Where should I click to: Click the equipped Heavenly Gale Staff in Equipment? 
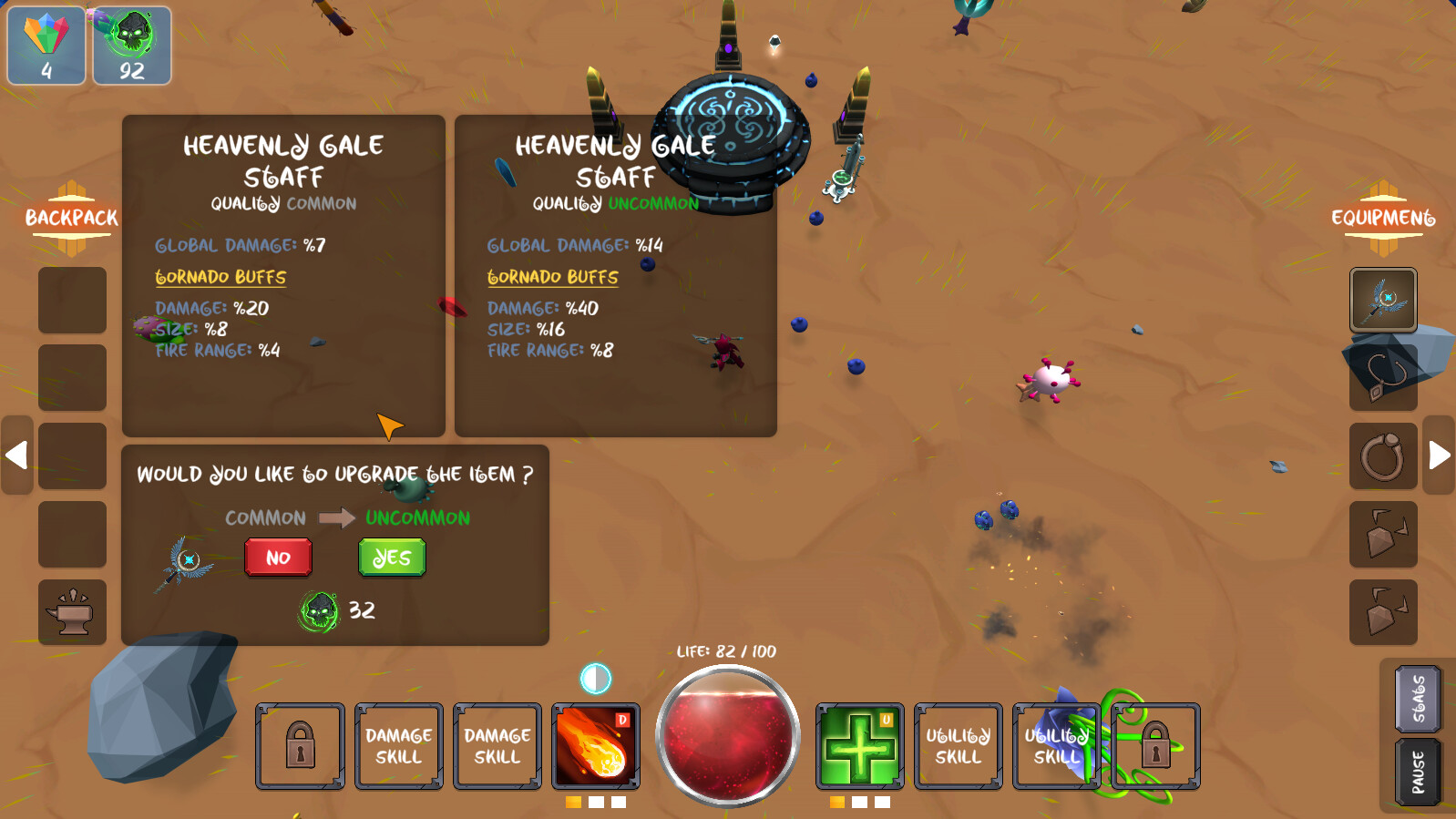[x=1382, y=300]
